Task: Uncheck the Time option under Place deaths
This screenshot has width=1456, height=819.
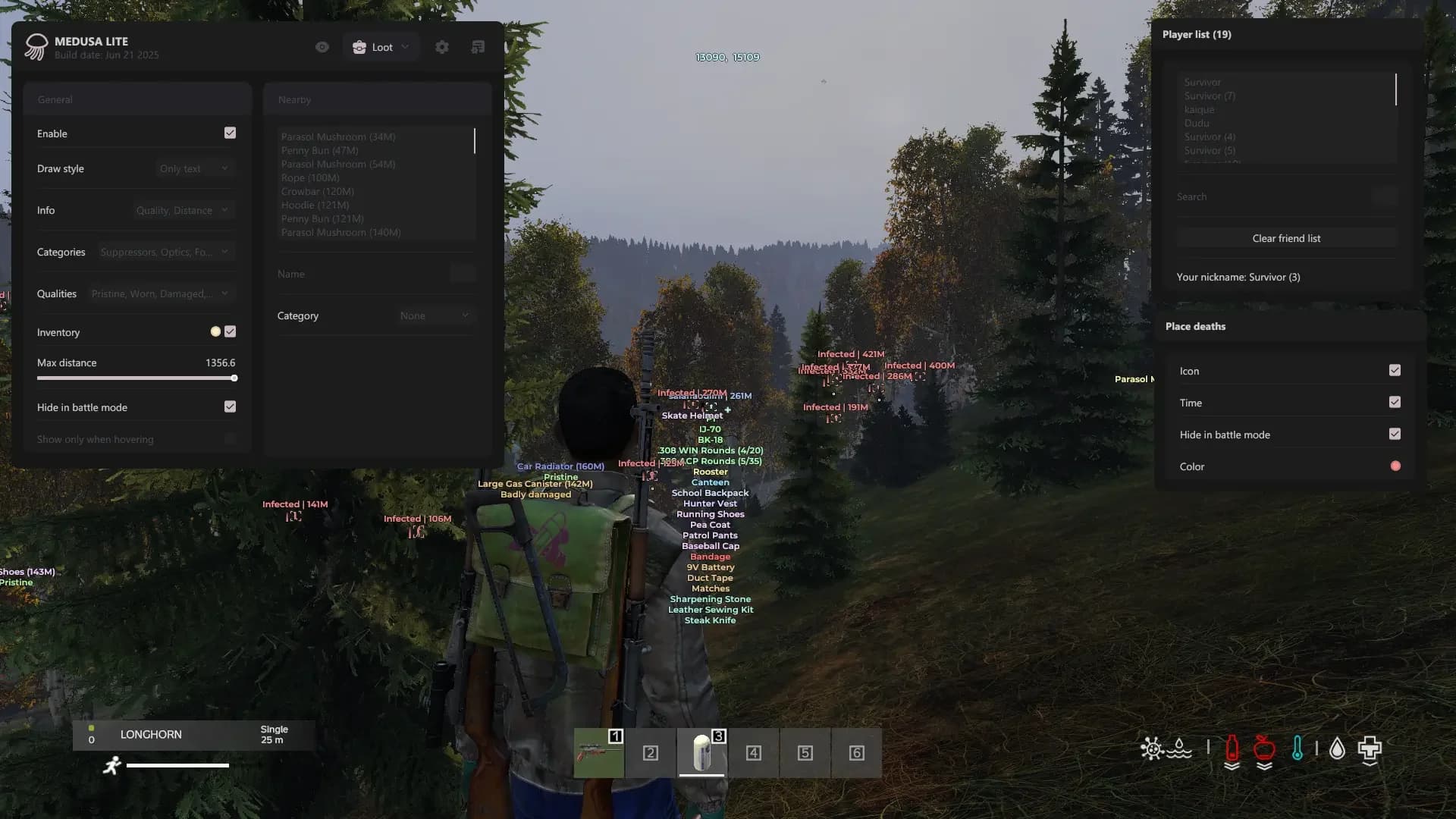Action: point(1395,403)
